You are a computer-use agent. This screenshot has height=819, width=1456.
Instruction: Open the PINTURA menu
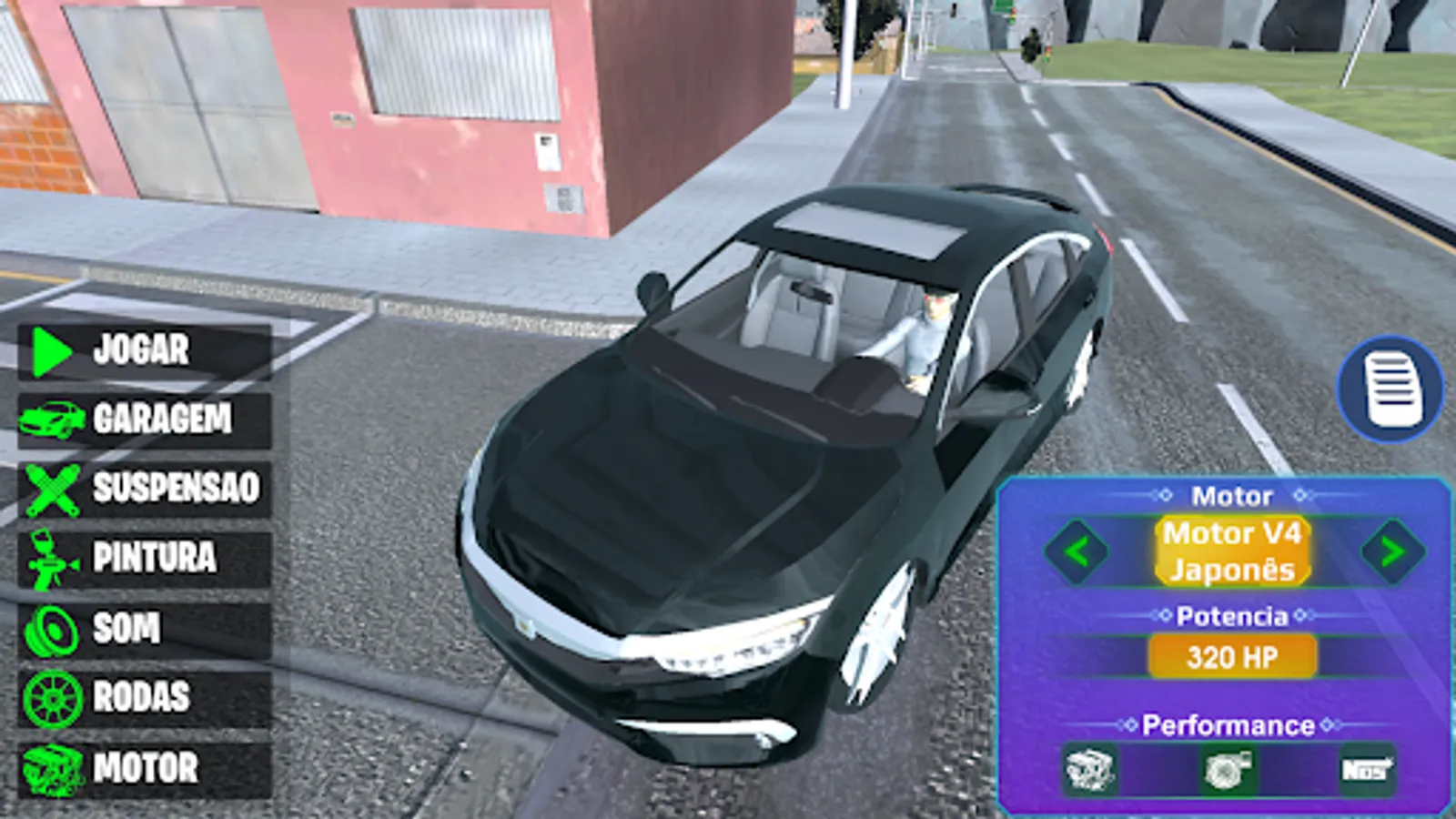pyautogui.click(x=153, y=559)
